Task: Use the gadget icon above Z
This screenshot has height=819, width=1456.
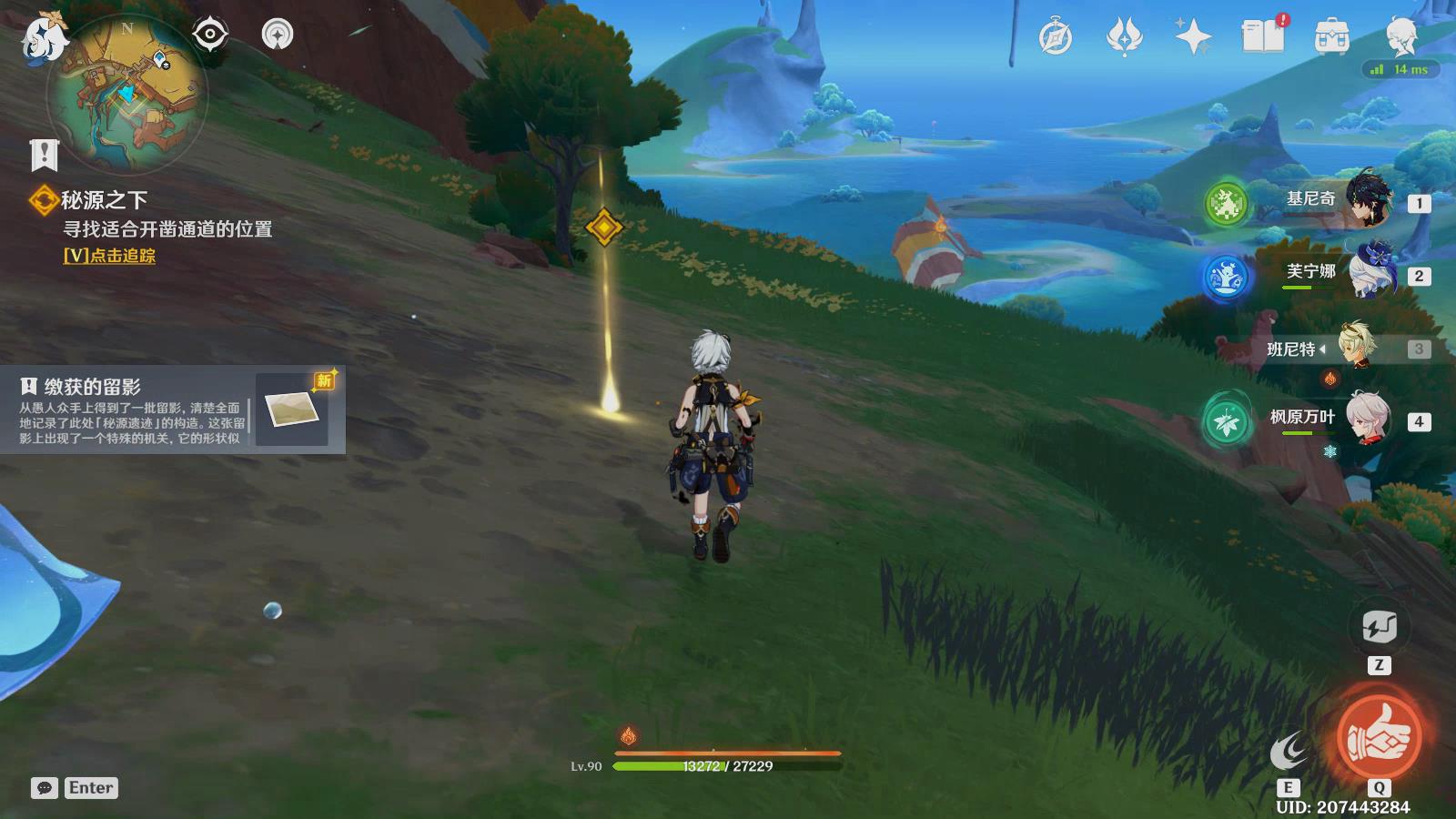Action: tap(1379, 627)
